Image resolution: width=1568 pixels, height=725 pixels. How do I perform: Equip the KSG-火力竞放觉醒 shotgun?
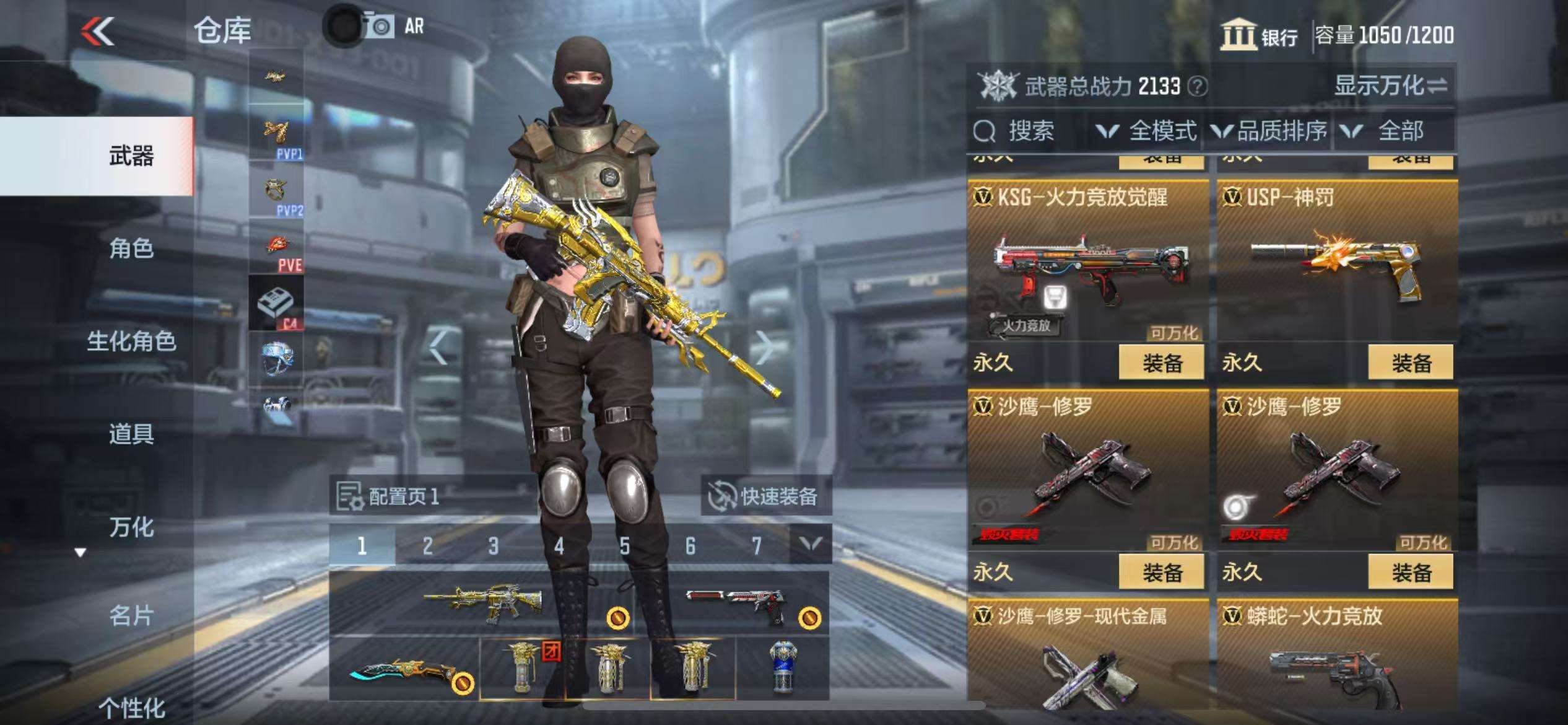click(1161, 363)
